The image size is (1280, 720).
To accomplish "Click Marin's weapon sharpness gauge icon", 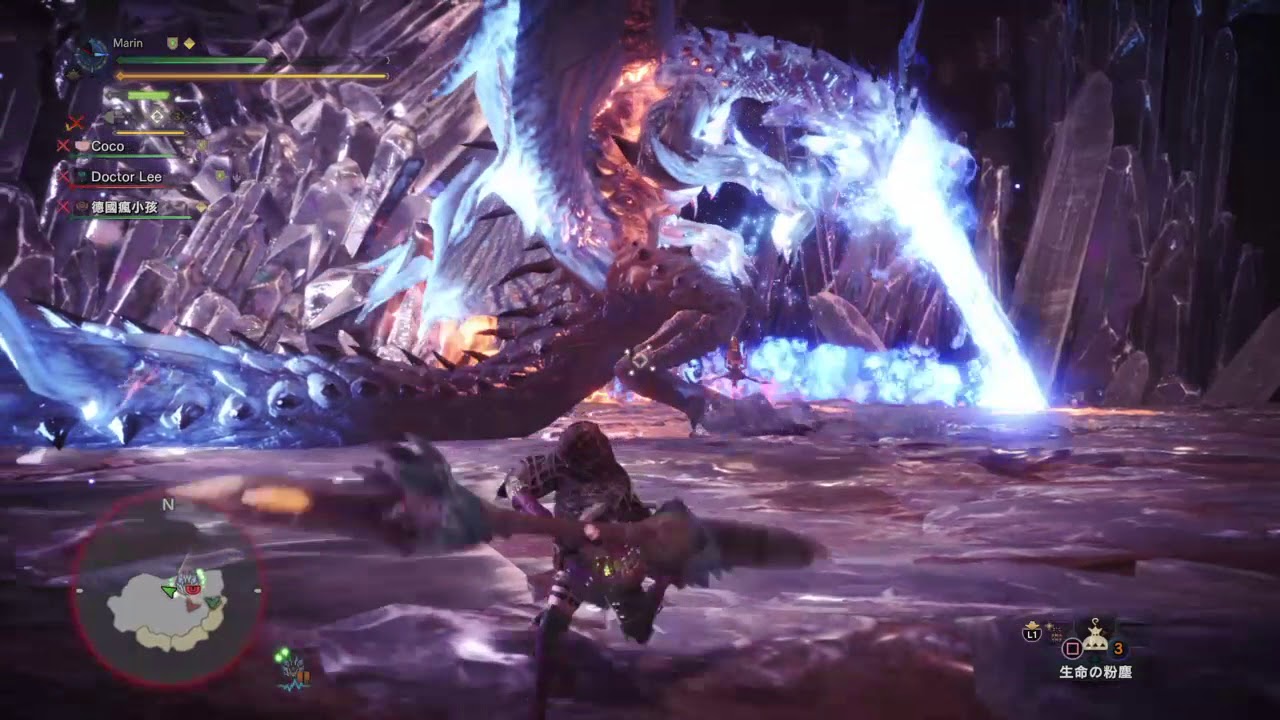I will click(x=148, y=95).
